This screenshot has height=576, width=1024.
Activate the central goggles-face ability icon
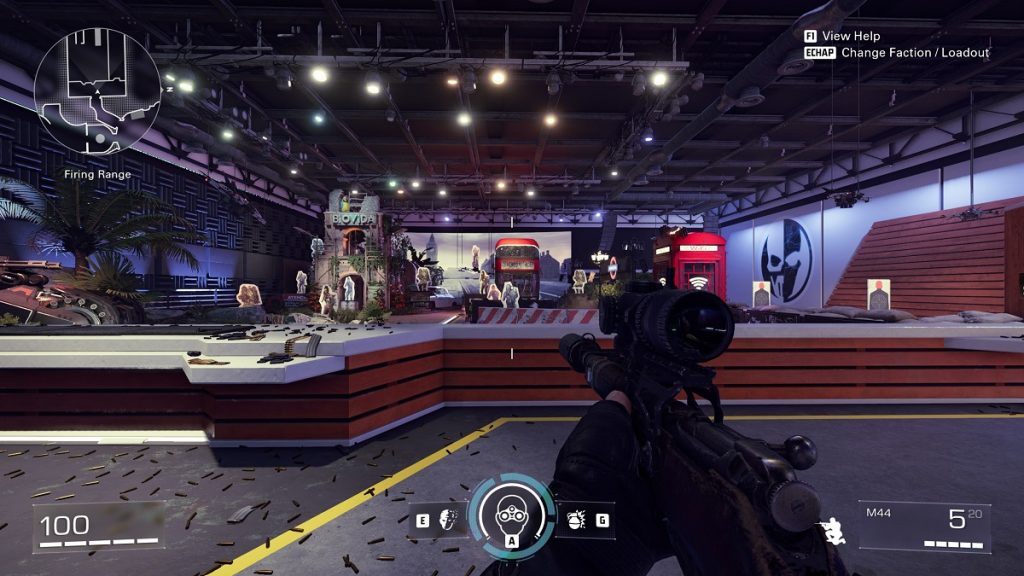pyautogui.click(x=511, y=513)
